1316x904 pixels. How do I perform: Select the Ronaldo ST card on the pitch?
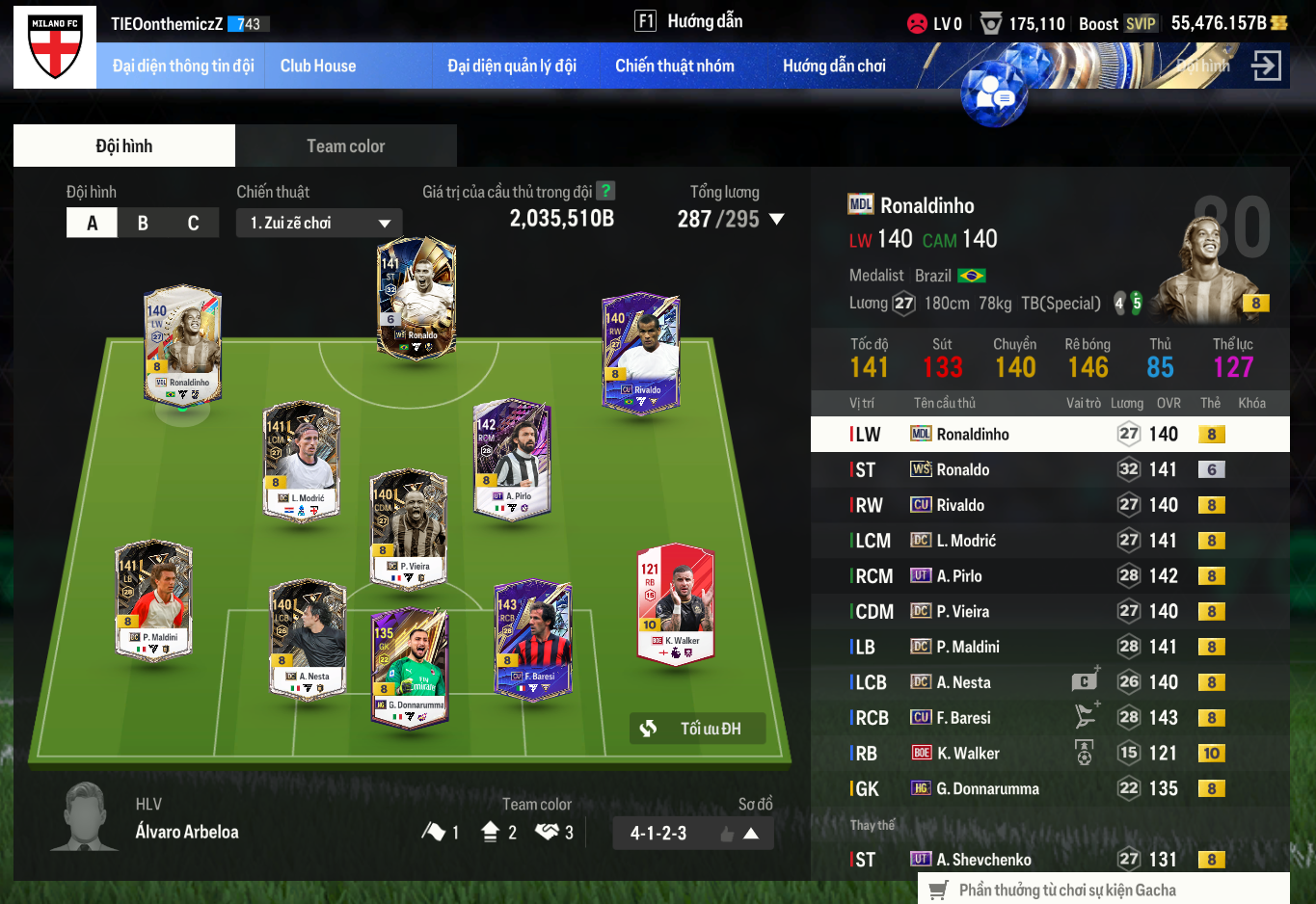click(416, 299)
